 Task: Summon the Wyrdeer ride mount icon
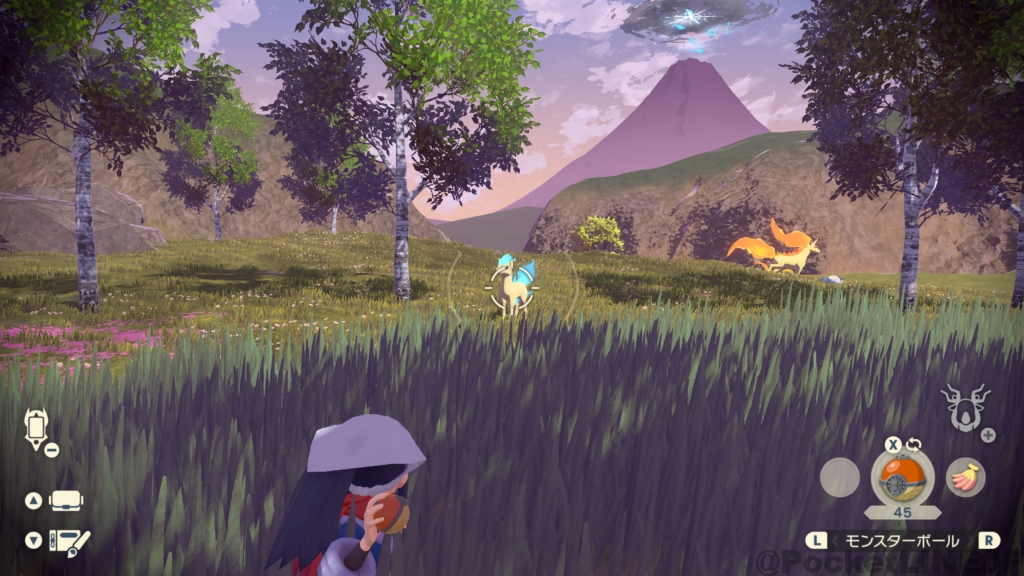tap(965, 407)
